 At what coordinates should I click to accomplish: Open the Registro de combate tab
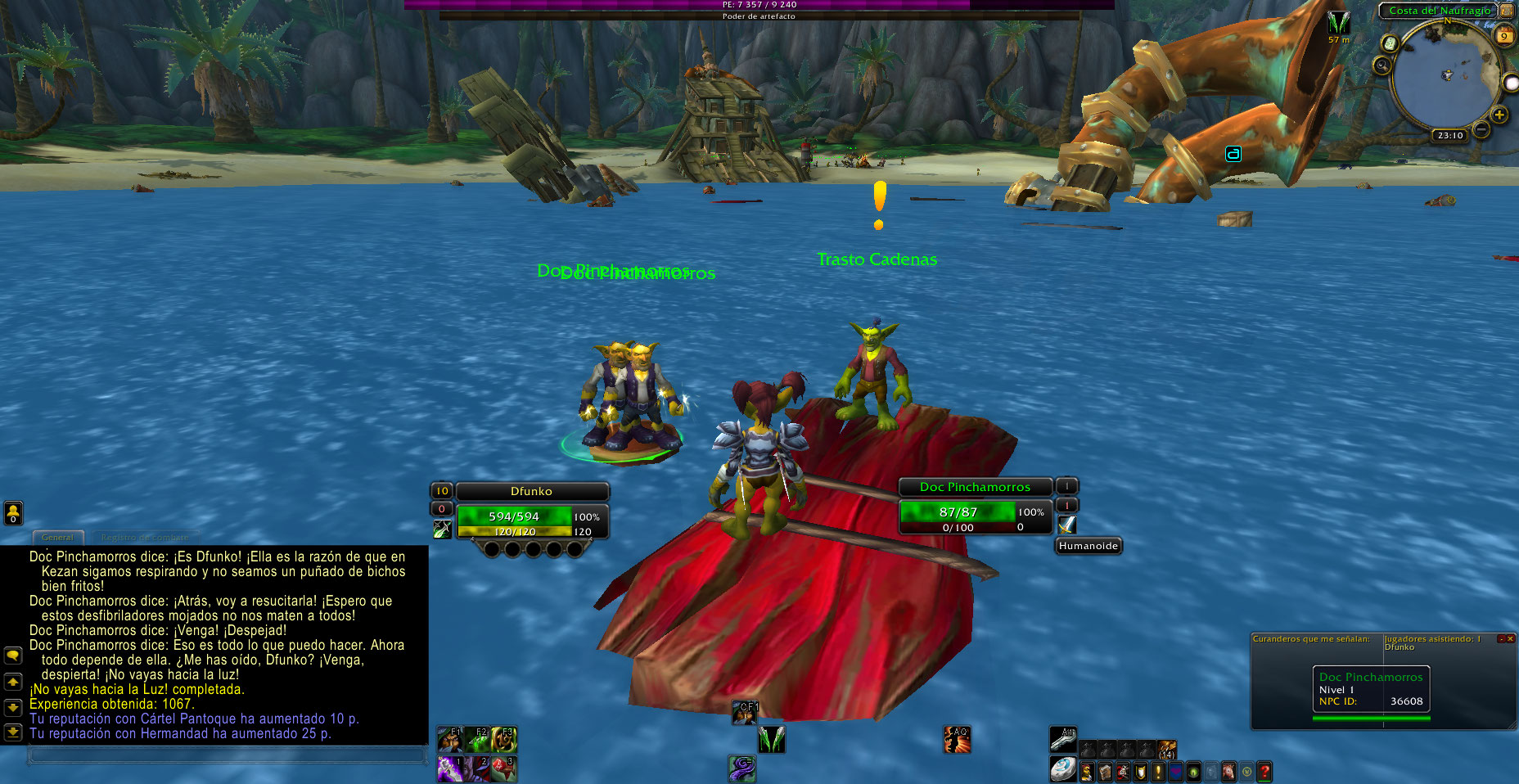[x=145, y=538]
